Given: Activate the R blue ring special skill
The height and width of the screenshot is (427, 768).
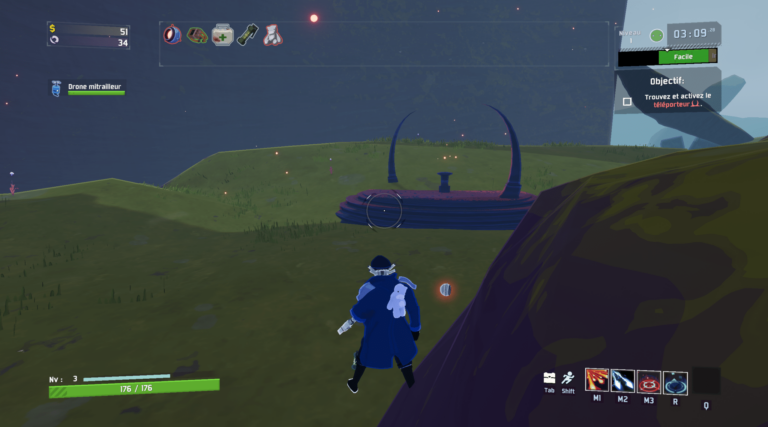Looking at the screenshot, I should point(675,381).
